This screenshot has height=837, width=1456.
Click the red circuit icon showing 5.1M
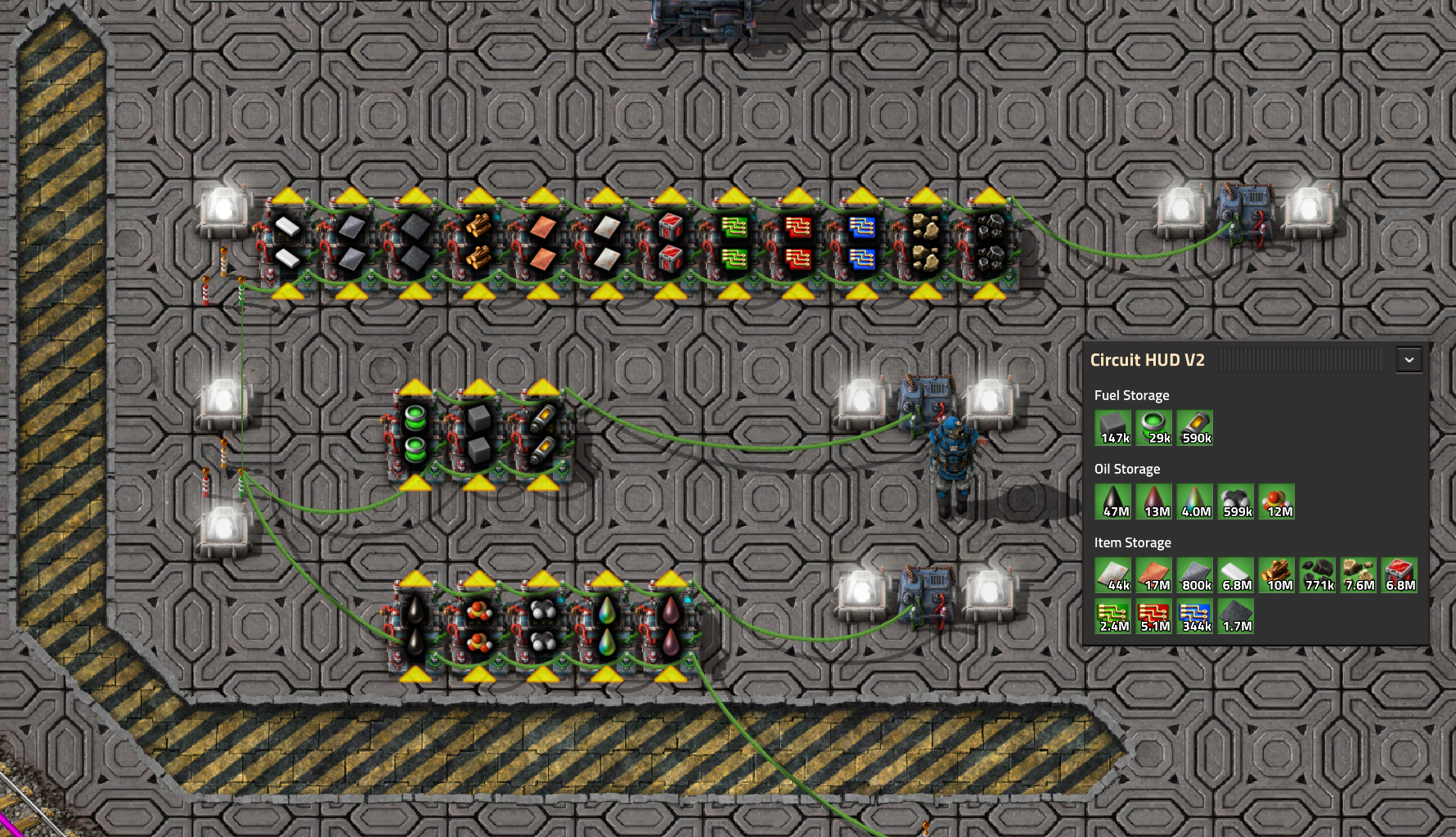[1153, 614]
